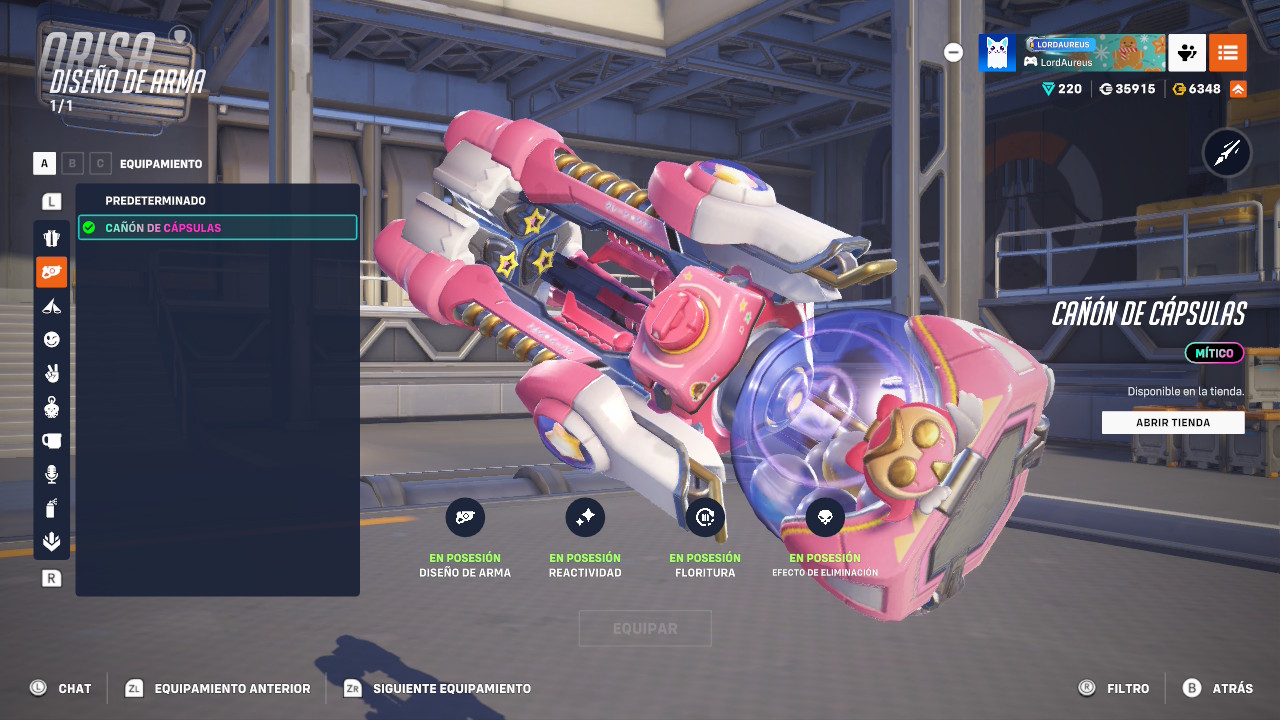Screen dimensions: 1280x720
Task: Select the equipped Cañón de Cápsulas option
Action: (x=217, y=227)
